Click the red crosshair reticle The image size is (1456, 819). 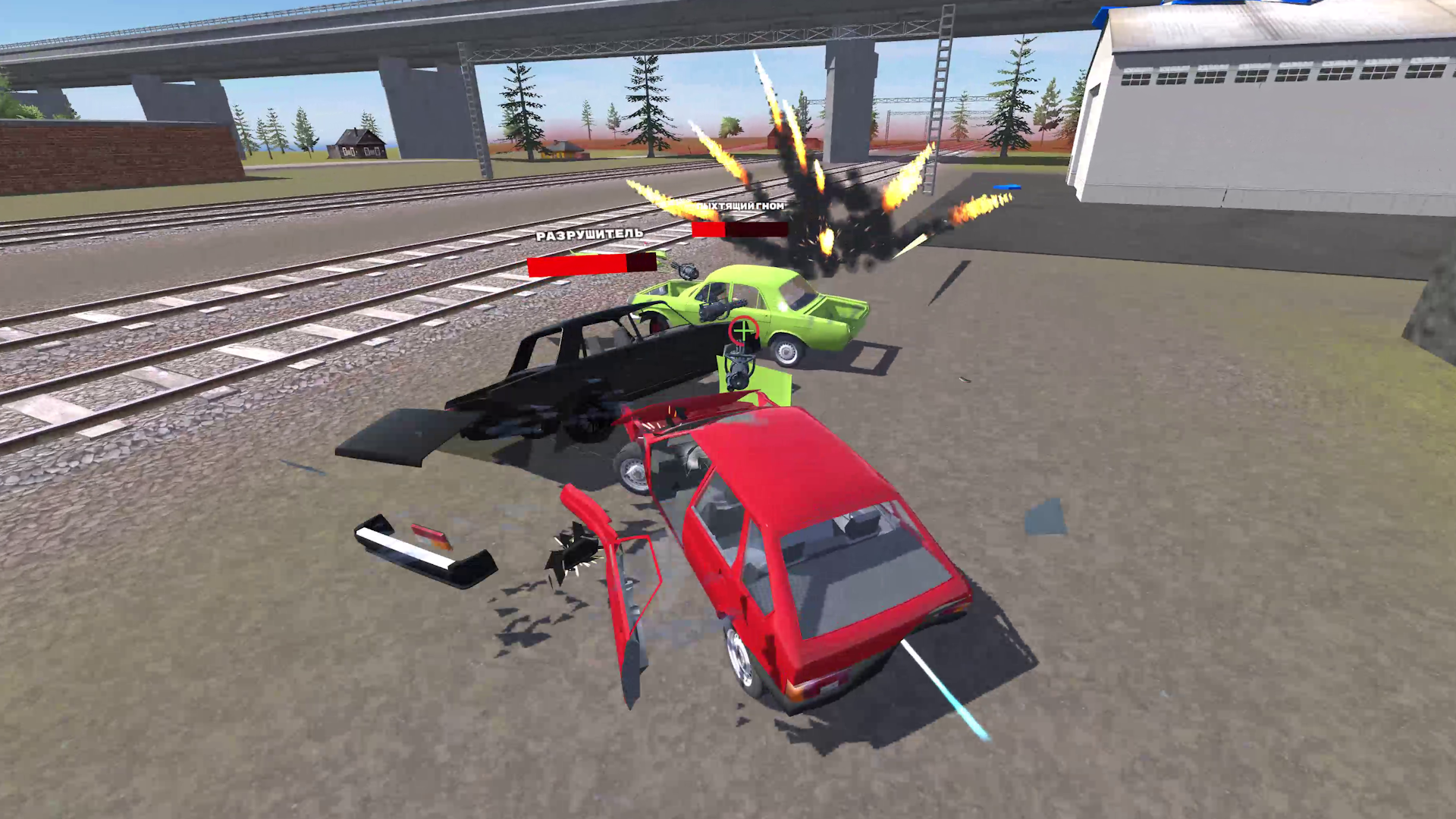pos(742,331)
